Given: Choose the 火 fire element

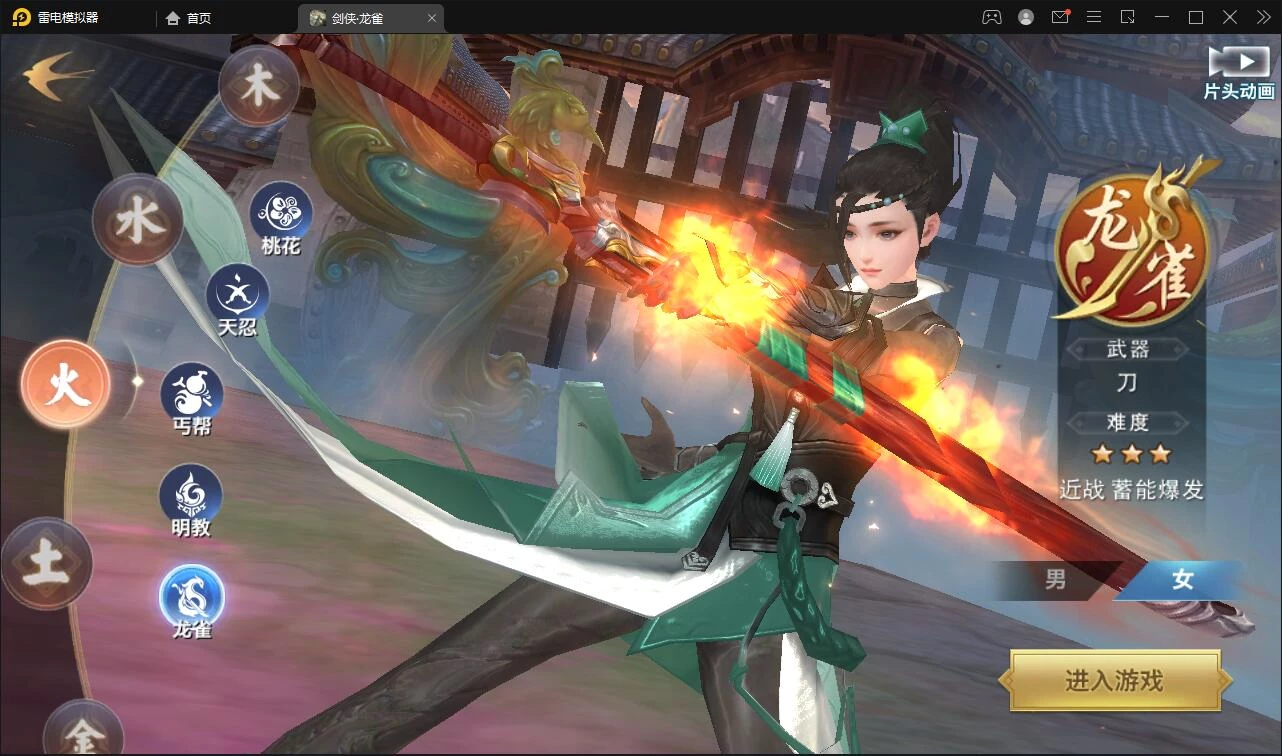Looking at the screenshot, I should (66, 385).
